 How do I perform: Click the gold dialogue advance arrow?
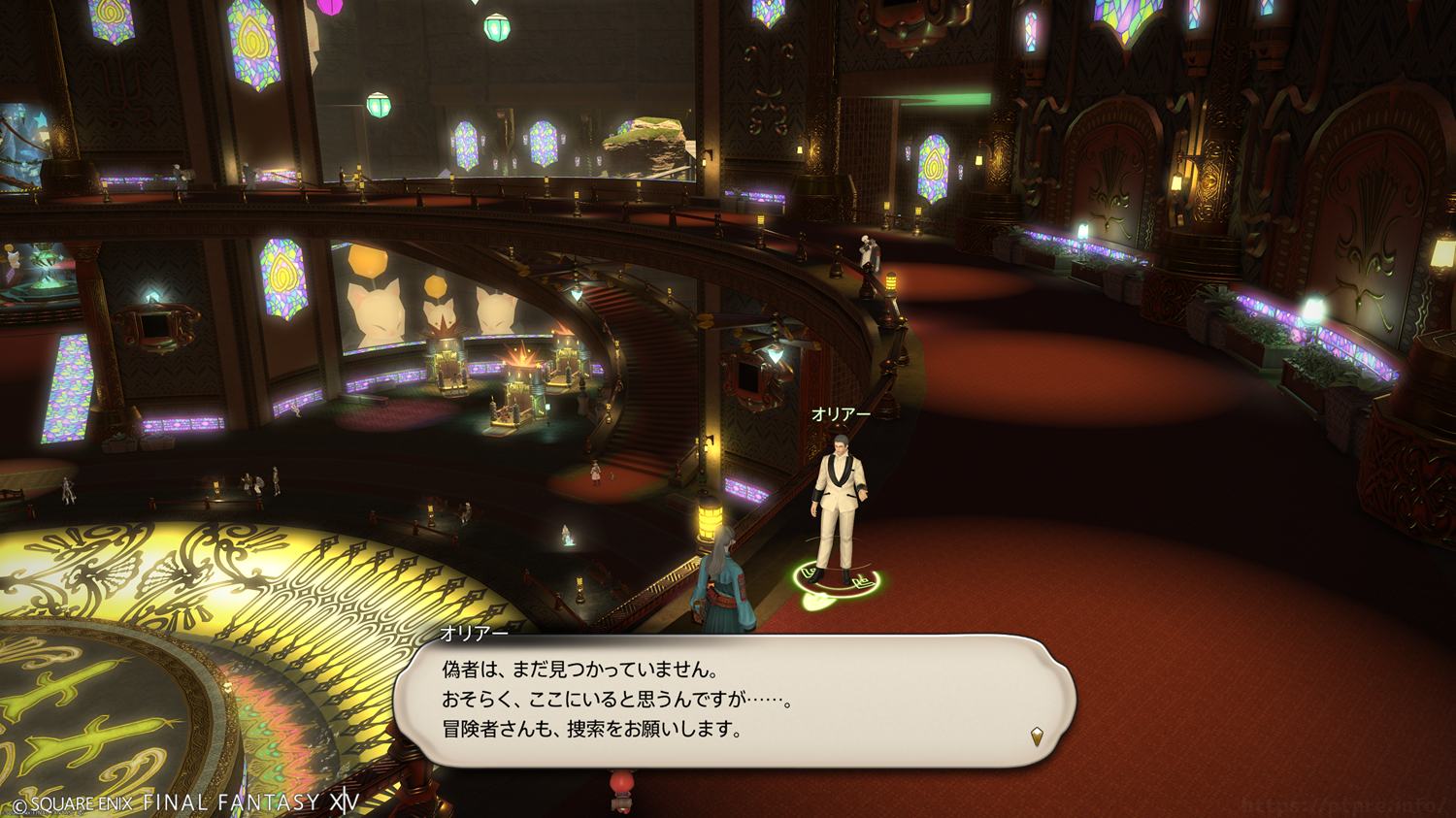pos(1037,736)
